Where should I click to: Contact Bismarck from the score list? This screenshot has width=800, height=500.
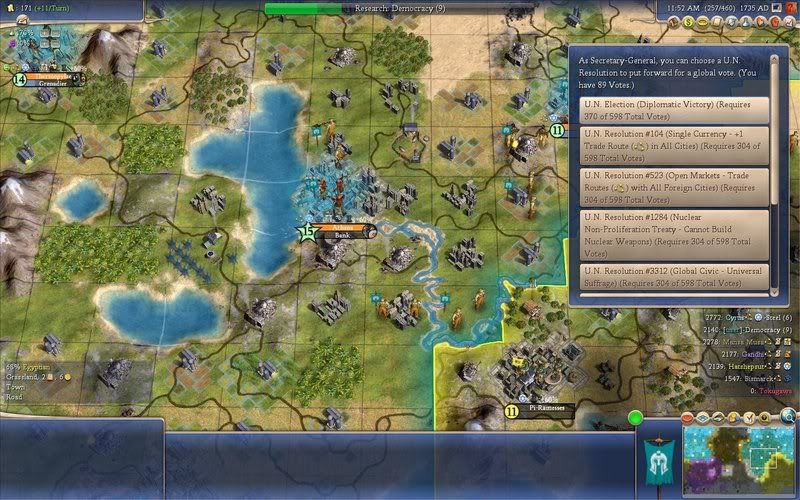(x=736, y=380)
